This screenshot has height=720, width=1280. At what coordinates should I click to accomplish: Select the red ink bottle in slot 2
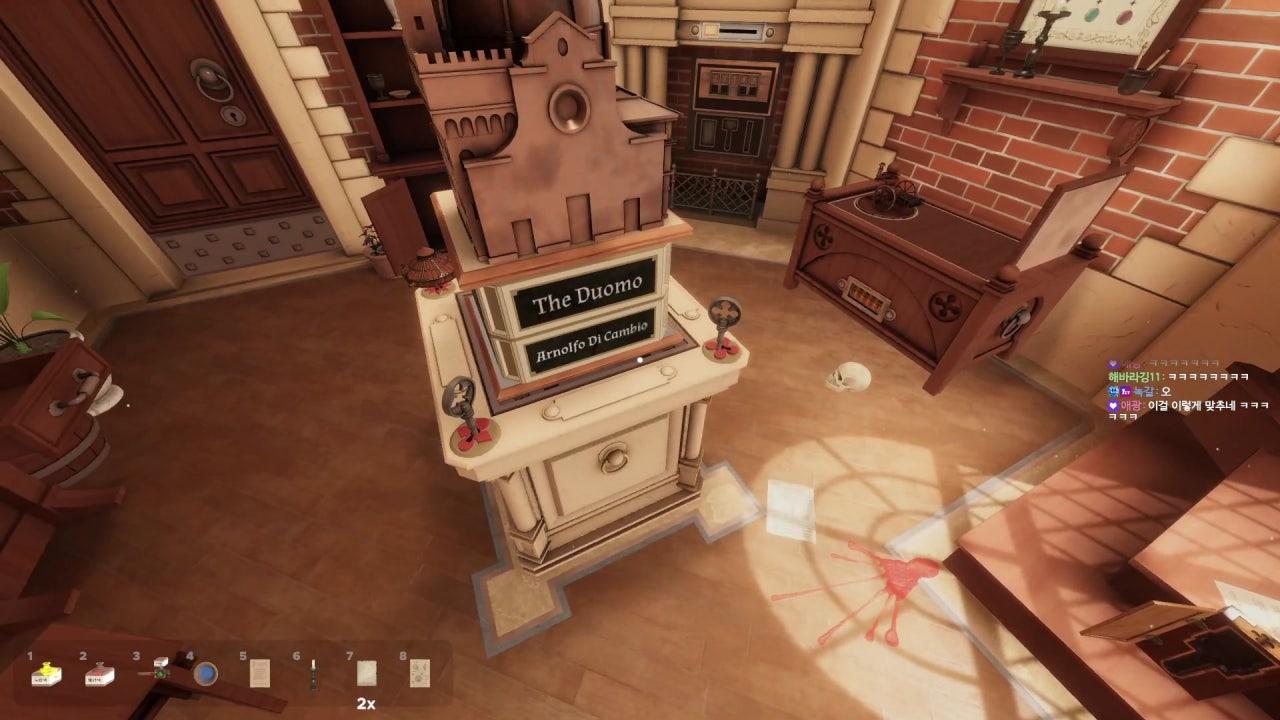(x=98, y=676)
